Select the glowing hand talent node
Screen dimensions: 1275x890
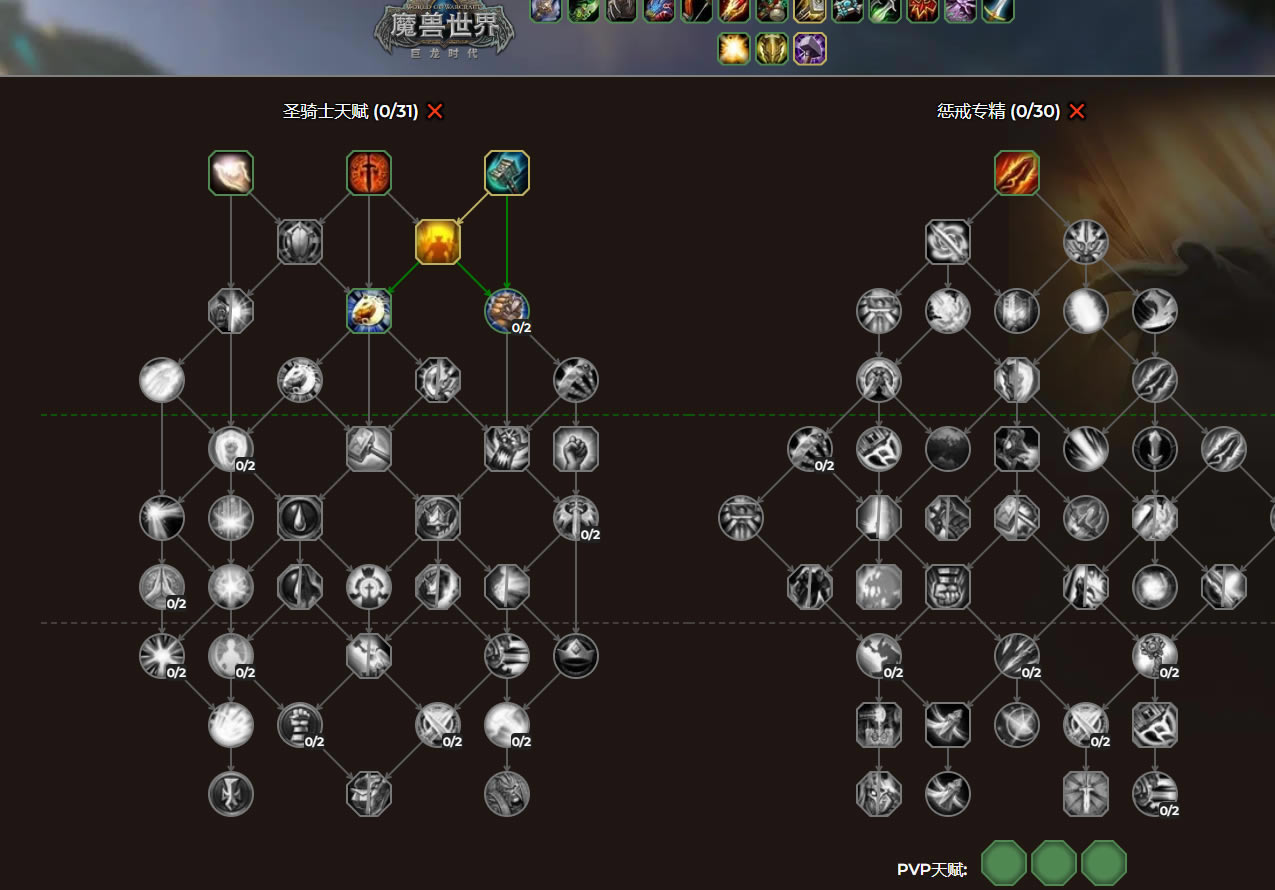click(x=231, y=173)
